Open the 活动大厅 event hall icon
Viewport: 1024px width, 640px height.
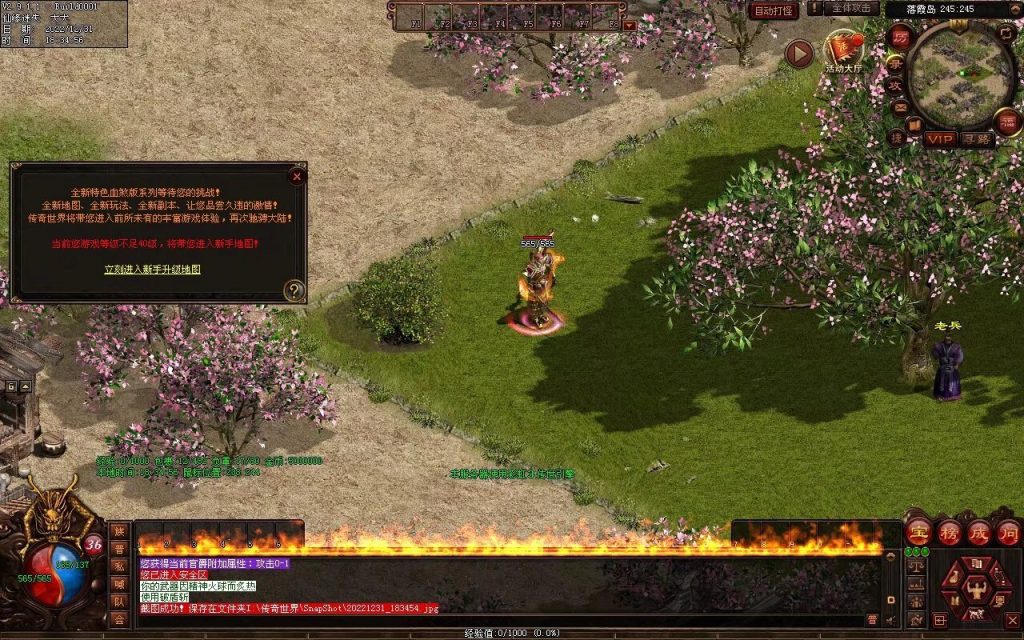pyautogui.click(x=845, y=50)
